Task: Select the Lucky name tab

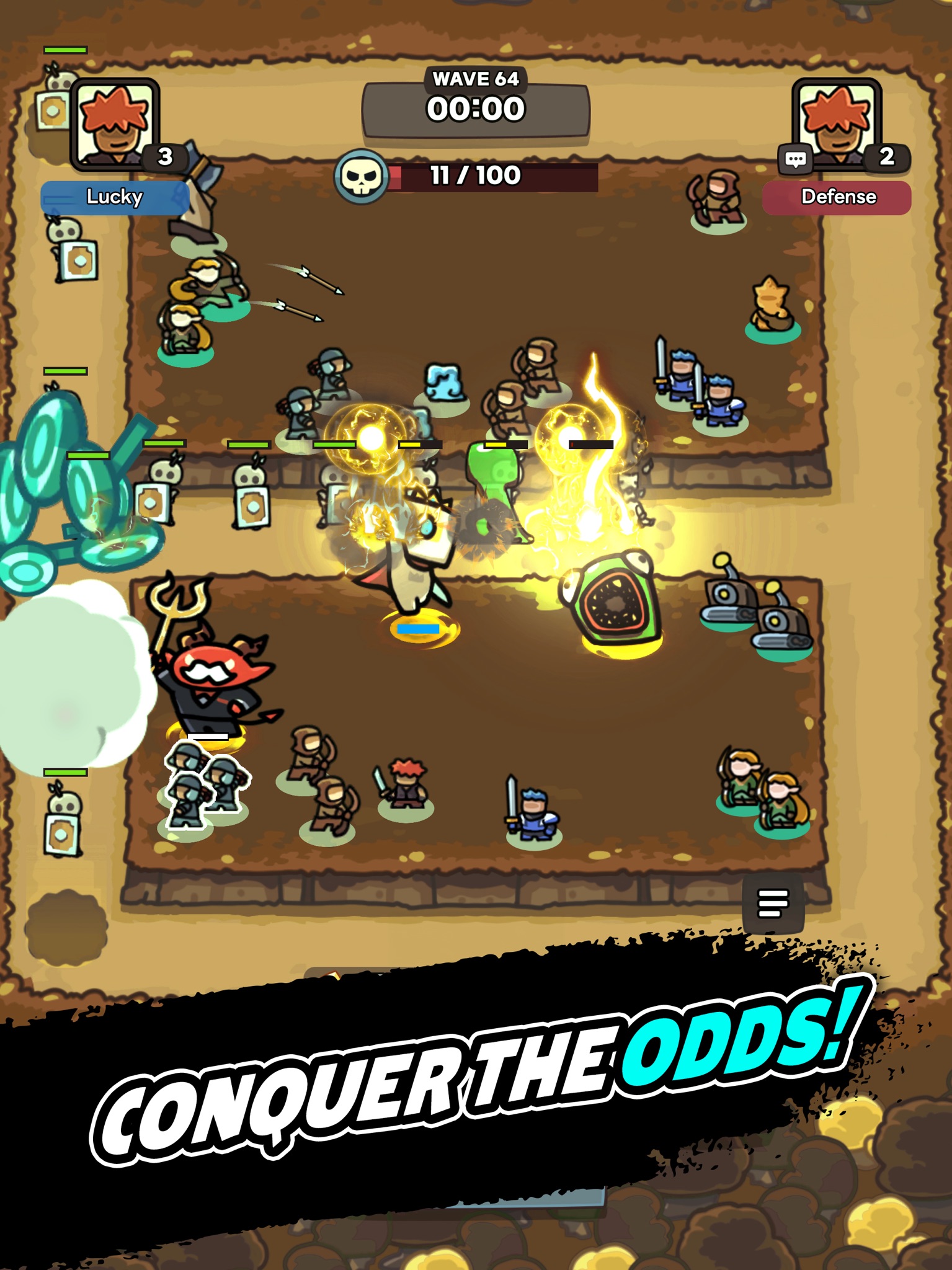Action: click(115, 197)
